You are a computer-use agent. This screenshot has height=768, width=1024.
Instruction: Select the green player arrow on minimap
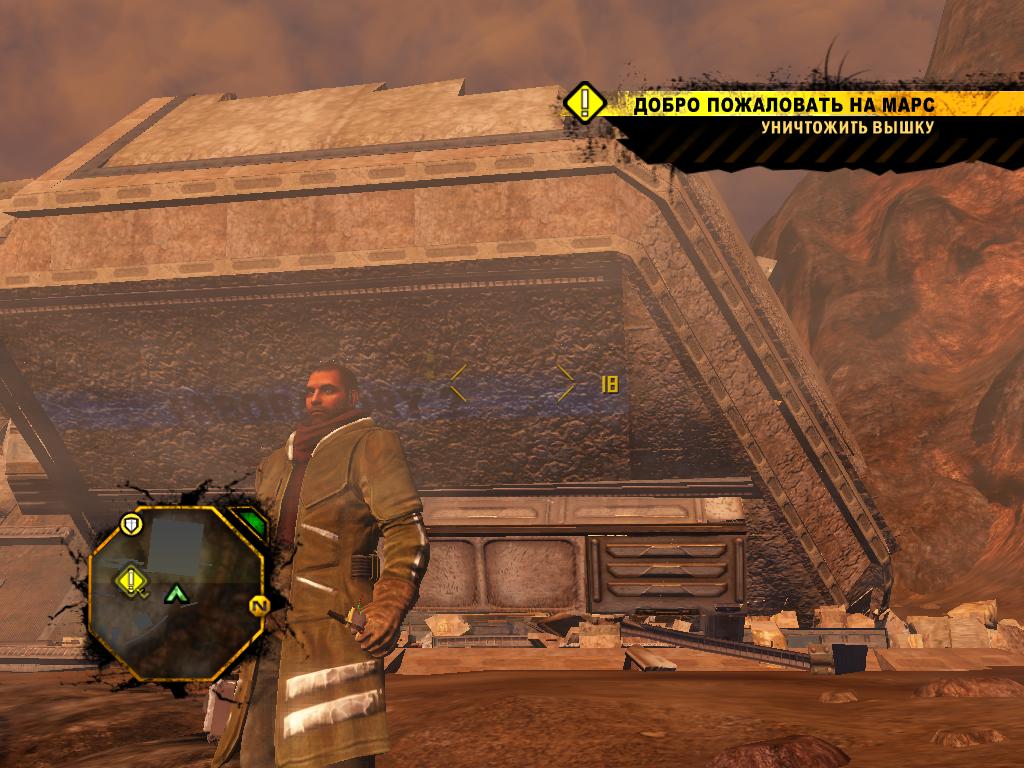pyautogui.click(x=177, y=594)
